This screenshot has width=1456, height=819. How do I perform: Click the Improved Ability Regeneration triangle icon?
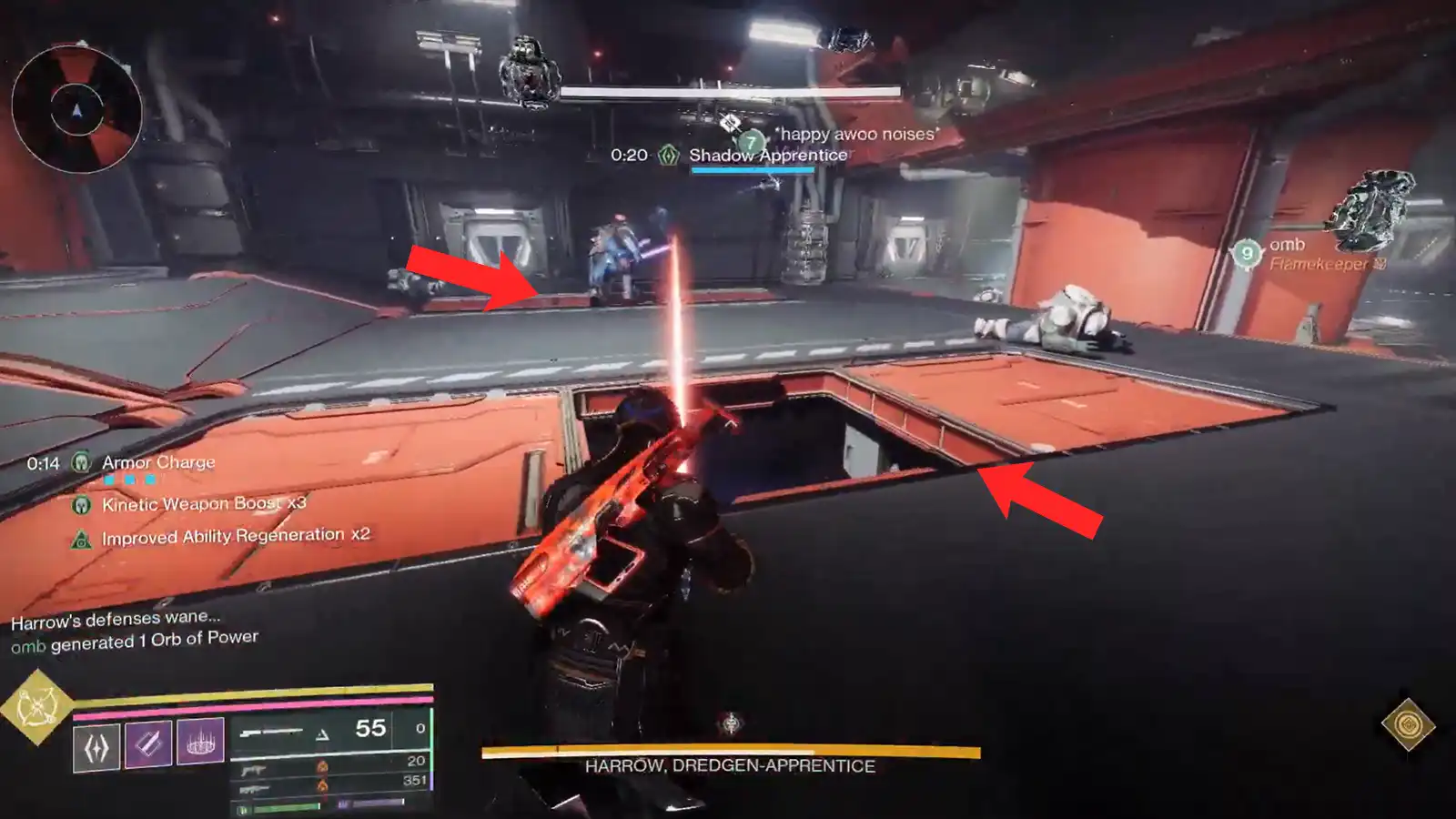tap(82, 539)
